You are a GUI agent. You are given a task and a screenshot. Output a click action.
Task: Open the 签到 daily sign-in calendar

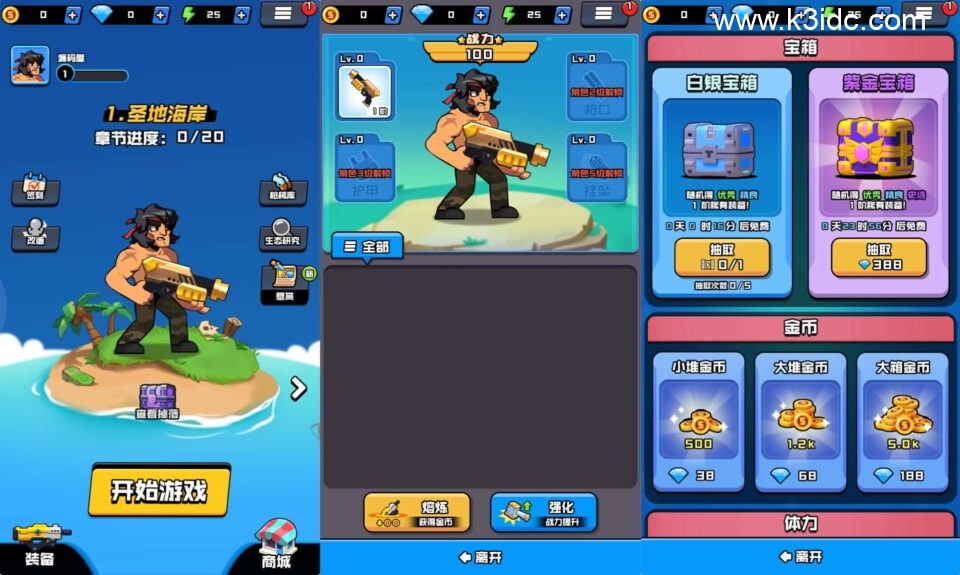pyautogui.click(x=35, y=189)
